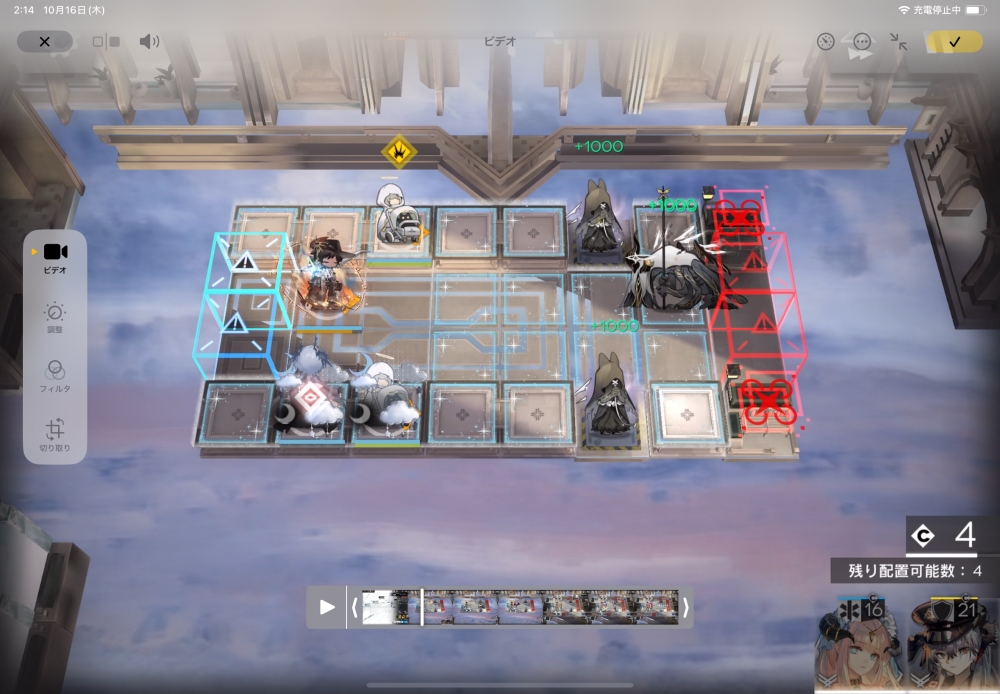Open the フィルタ filter tab
The width and height of the screenshot is (1000, 694).
click(55, 376)
